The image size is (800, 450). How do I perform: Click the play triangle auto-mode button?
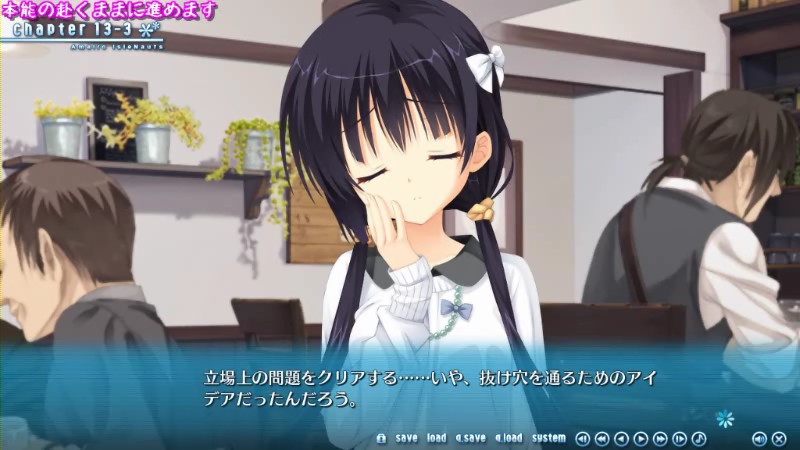pos(641,438)
